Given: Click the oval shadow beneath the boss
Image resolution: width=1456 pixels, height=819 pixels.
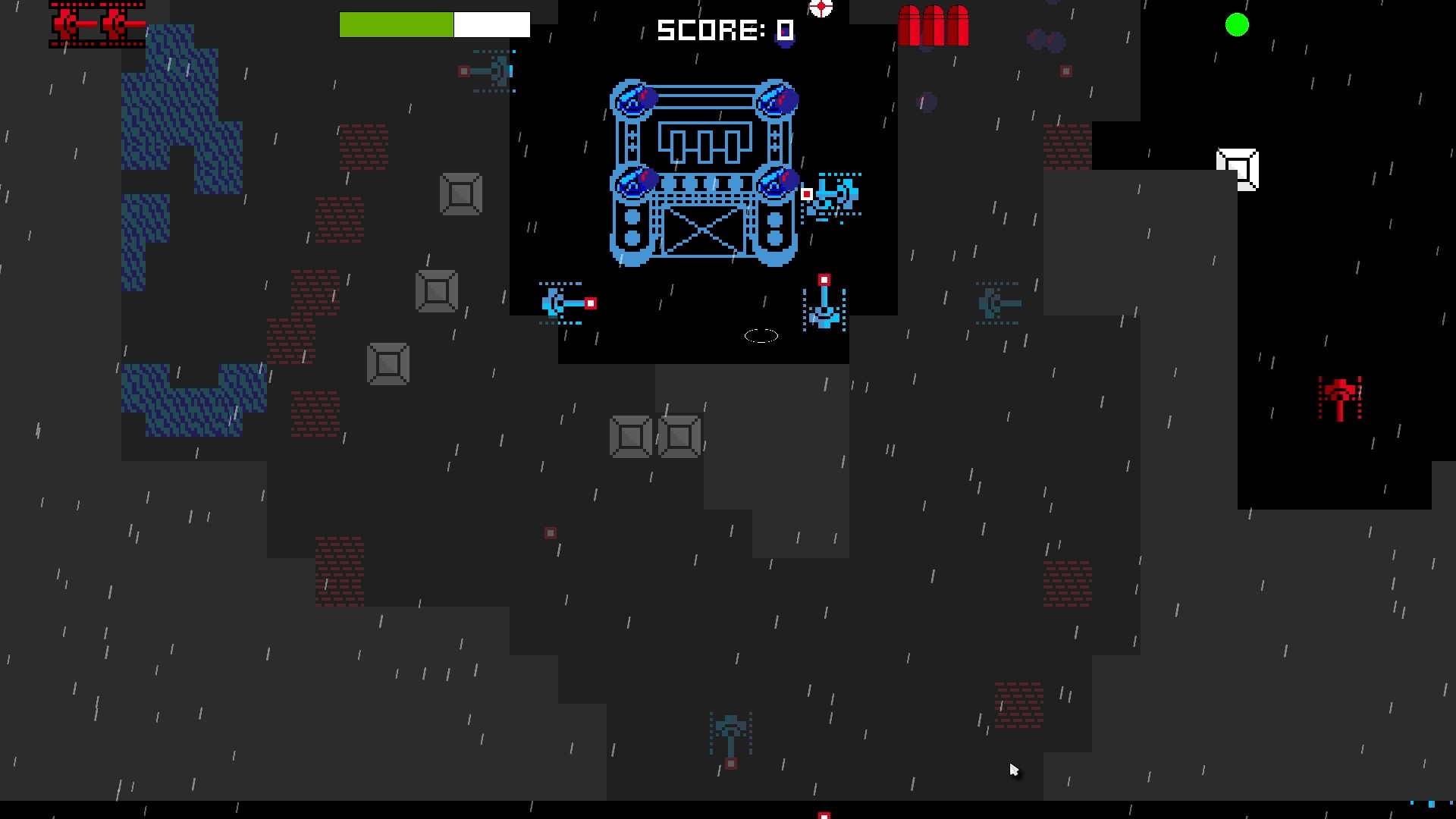Looking at the screenshot, I should pyautogui.click(x=761, y=336).
